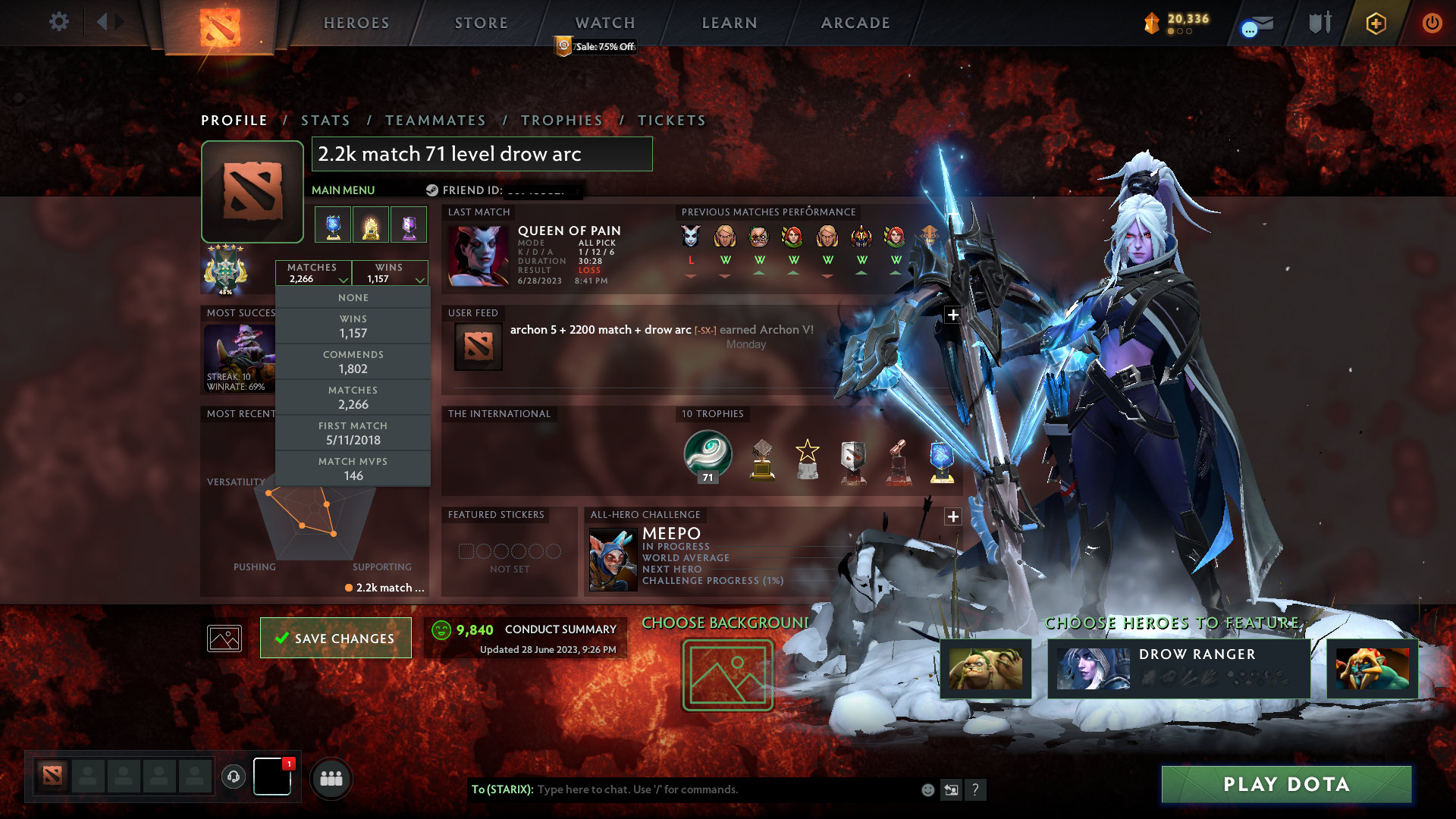Open friends list via people icon
The image size is (1456, 819).
tap(331, 777)
